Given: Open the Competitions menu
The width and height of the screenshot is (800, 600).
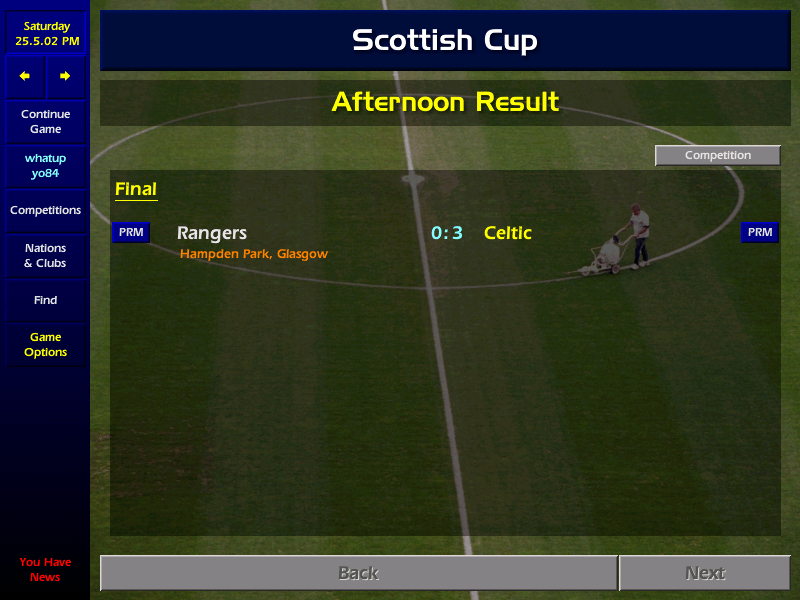Looking at the screenshot, I should tap(45, 211).
